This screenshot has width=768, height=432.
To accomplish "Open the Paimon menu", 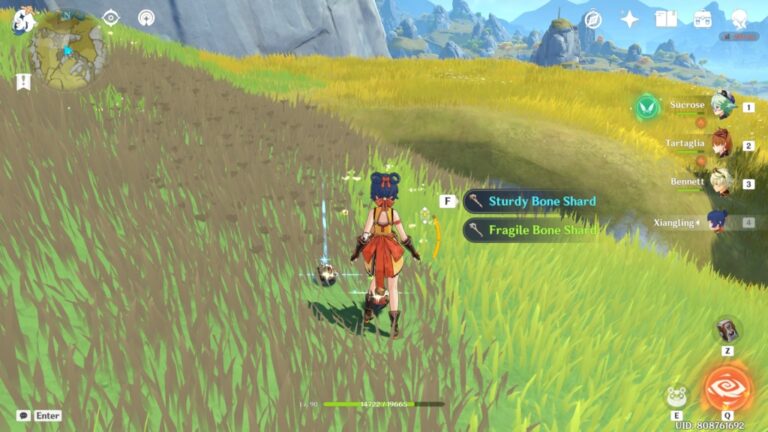I will [x=22, y=21].
